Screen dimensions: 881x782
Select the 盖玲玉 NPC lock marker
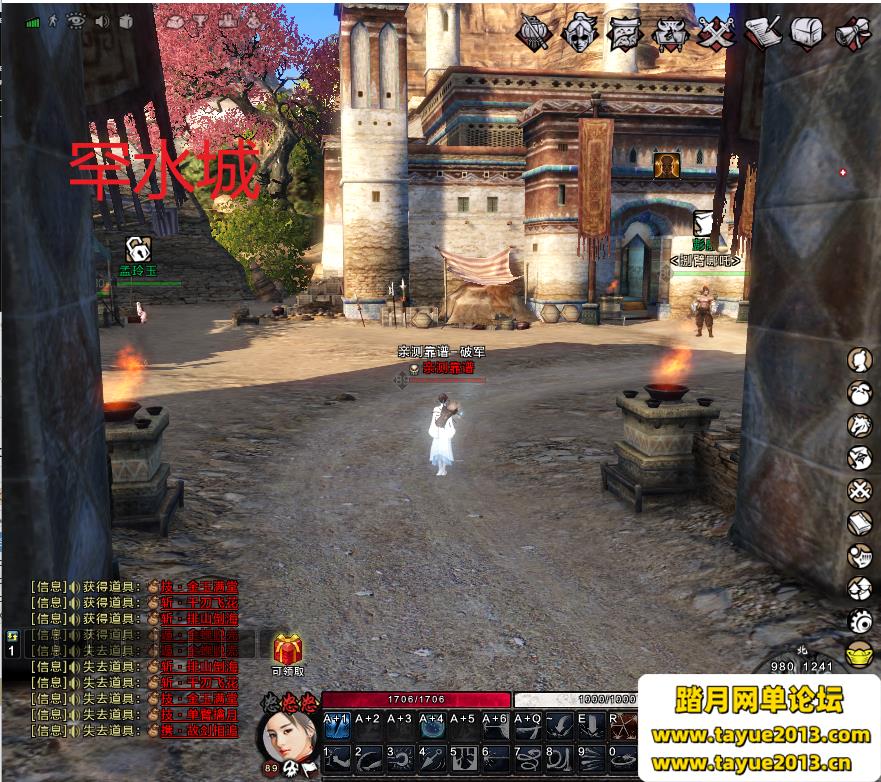(x=138, y=249)
